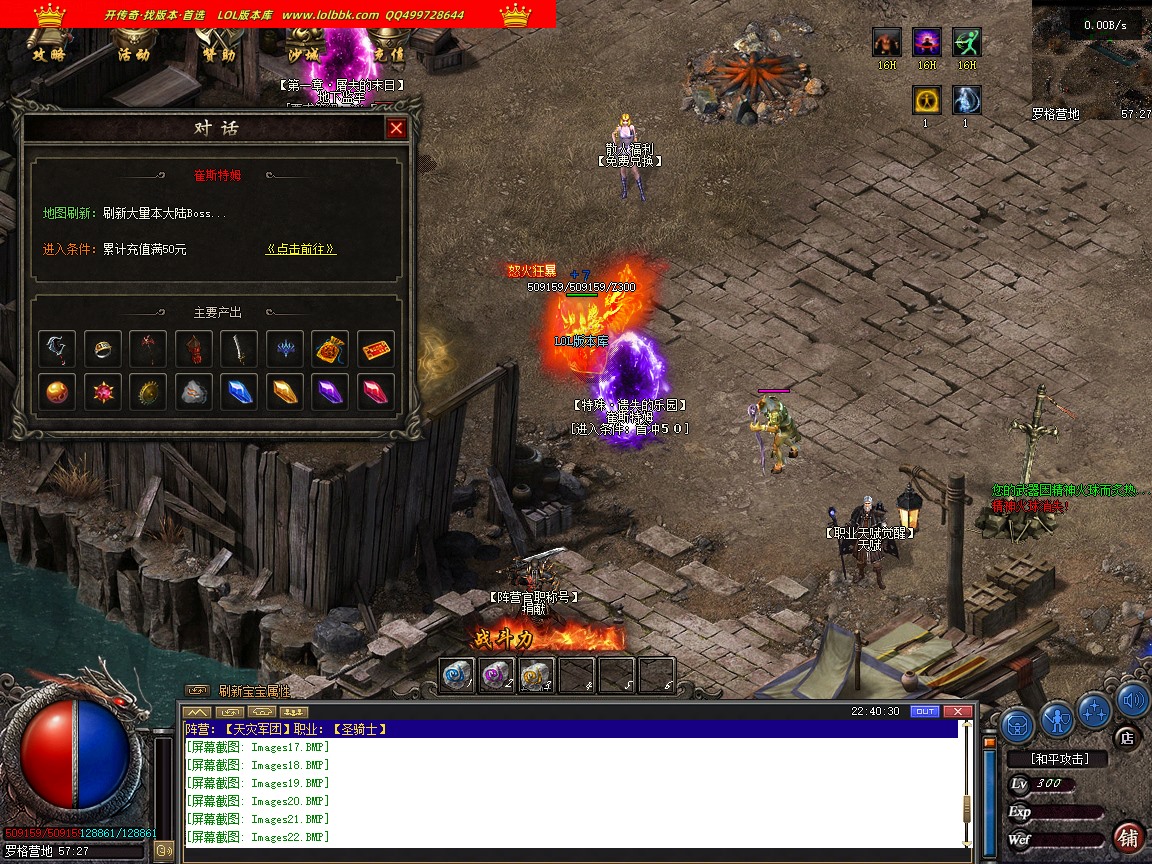
Task: Click the 点击前往 link in the dialogue
Action: pos(300,249)
